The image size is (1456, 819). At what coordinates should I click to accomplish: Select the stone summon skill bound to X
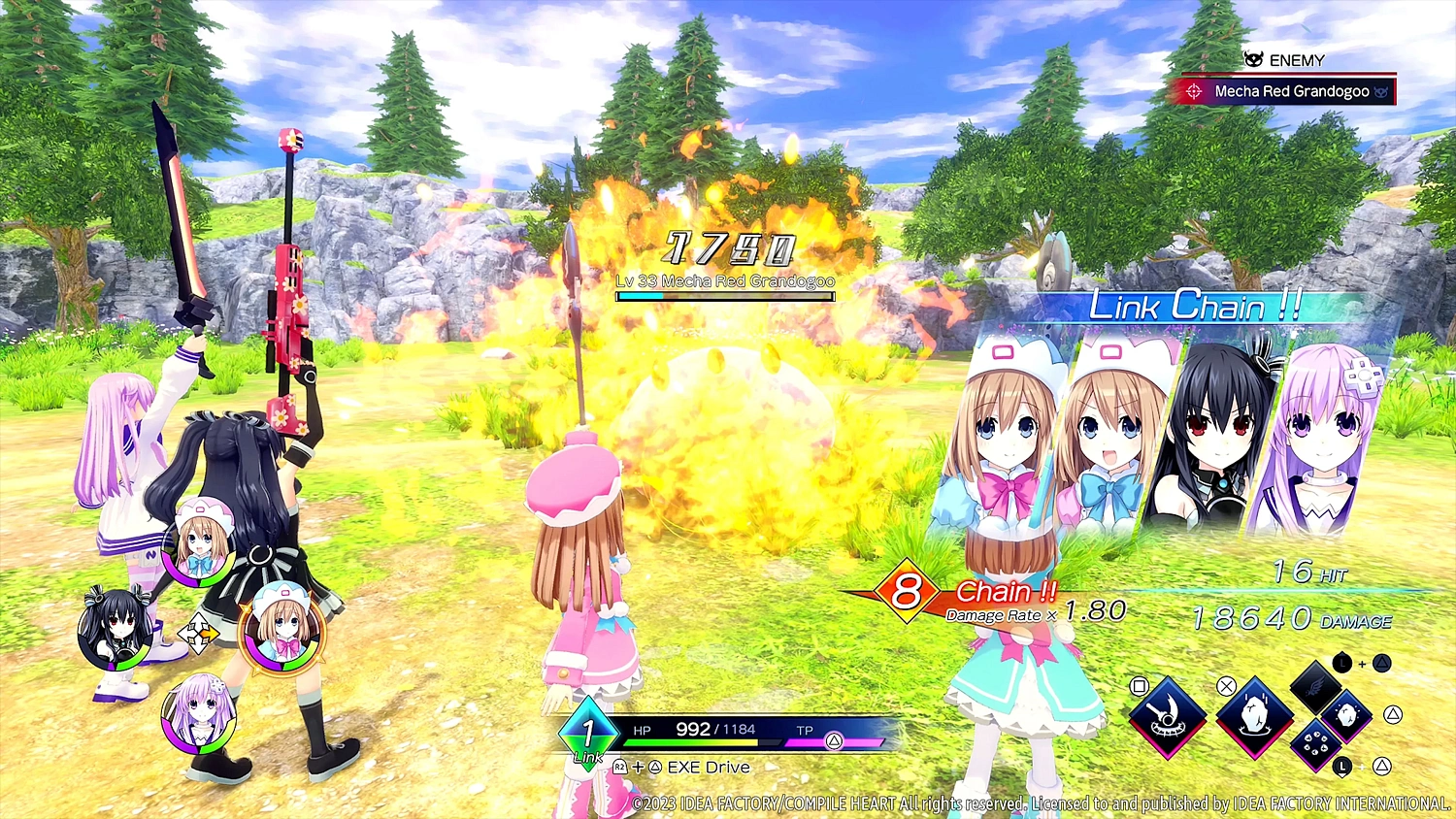pos(1255,717)
